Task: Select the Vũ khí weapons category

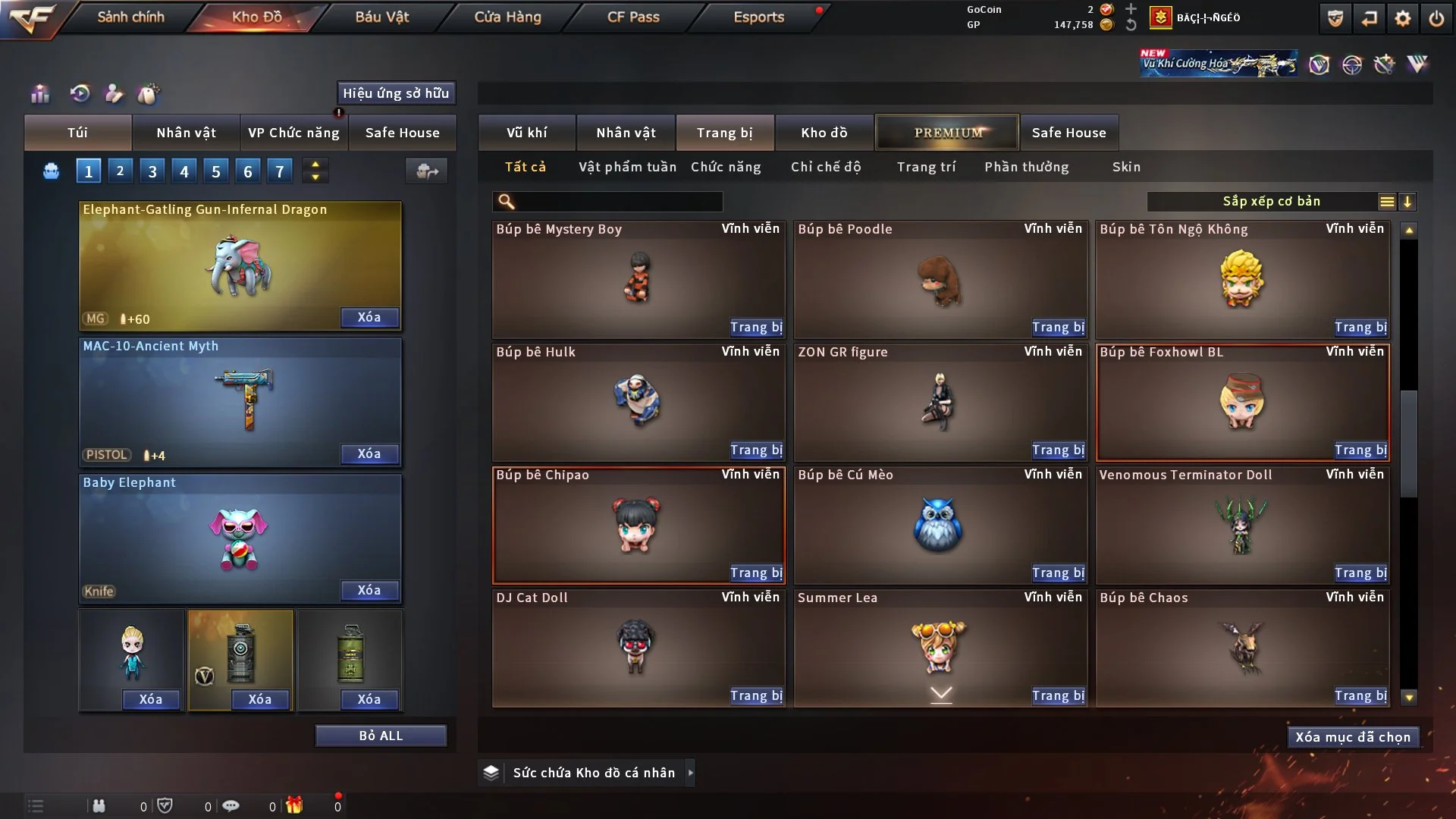Action: [526, 133]
